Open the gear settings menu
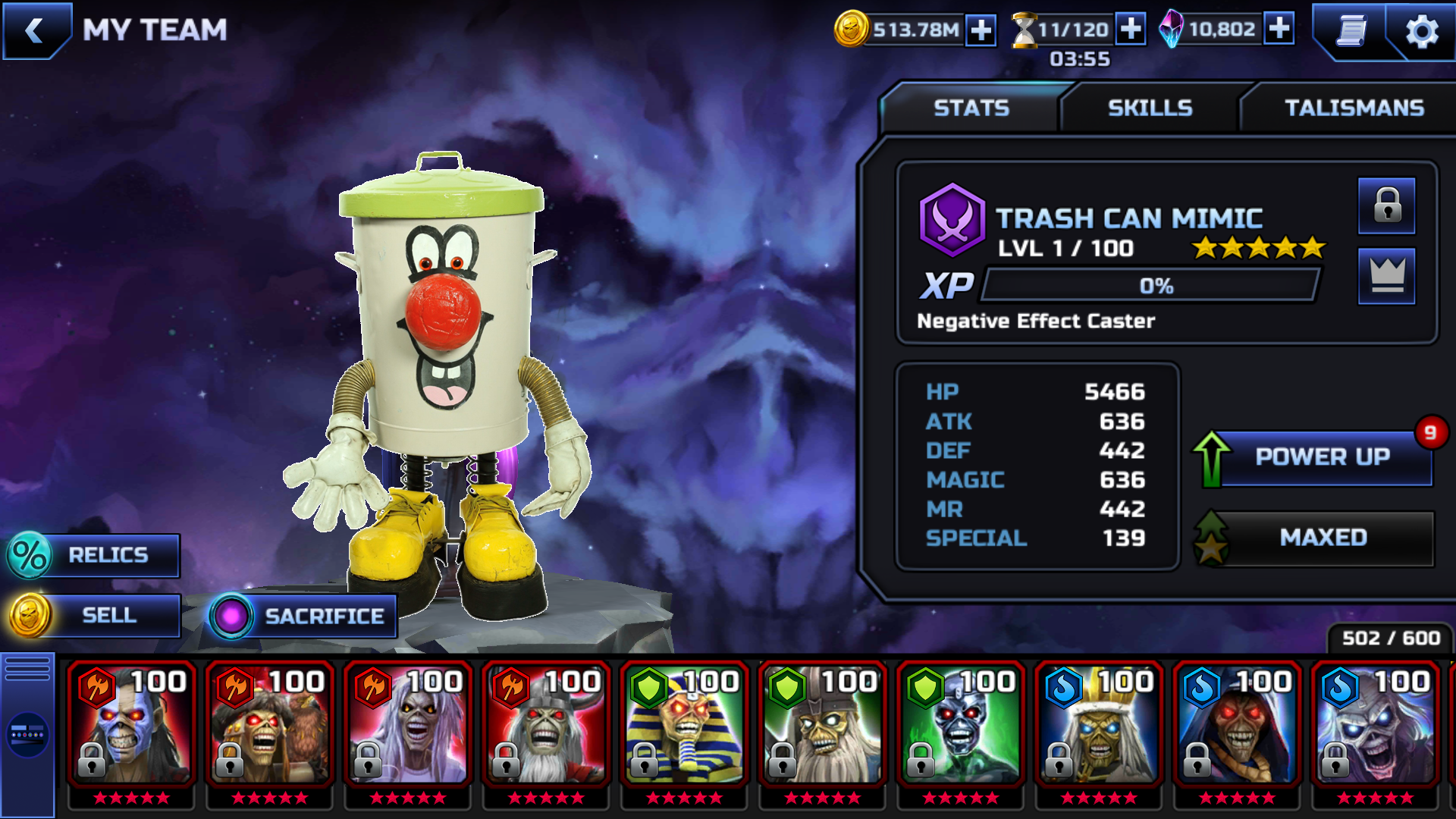This screenshot has height=819, width=1456. click(x=1421, y=32)
